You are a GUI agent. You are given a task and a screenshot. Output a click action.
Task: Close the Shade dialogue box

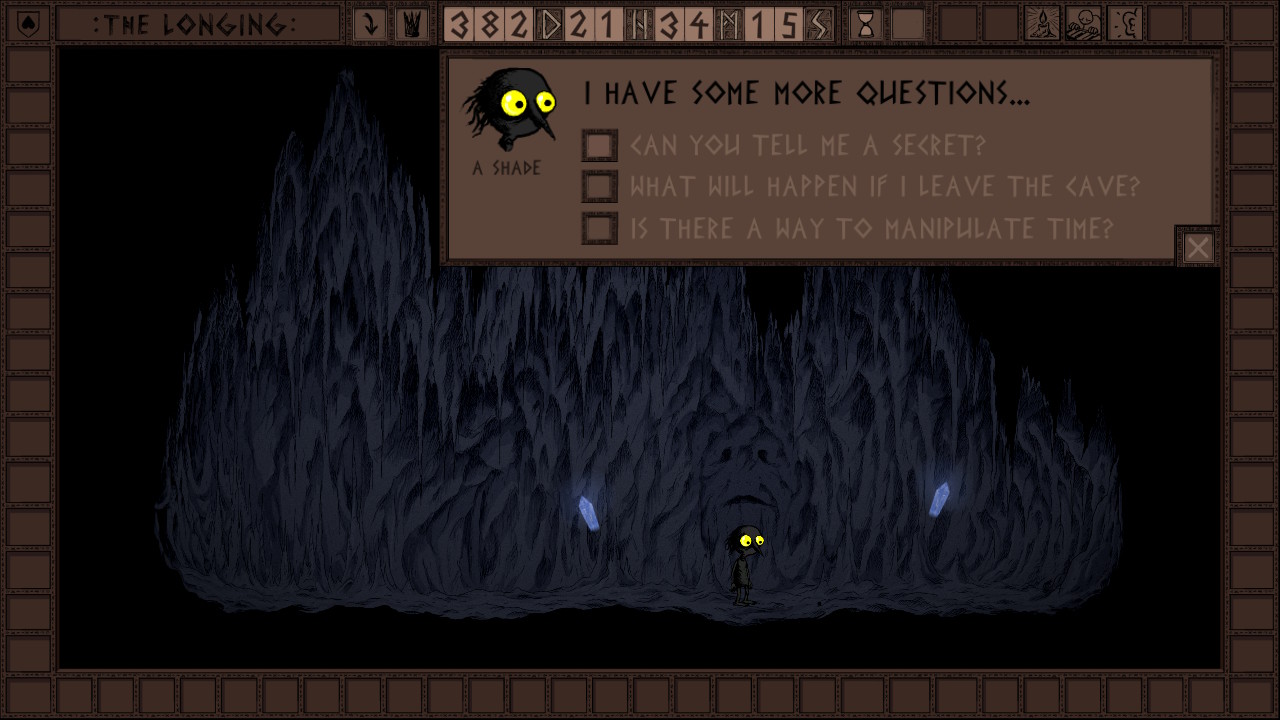1198,247
